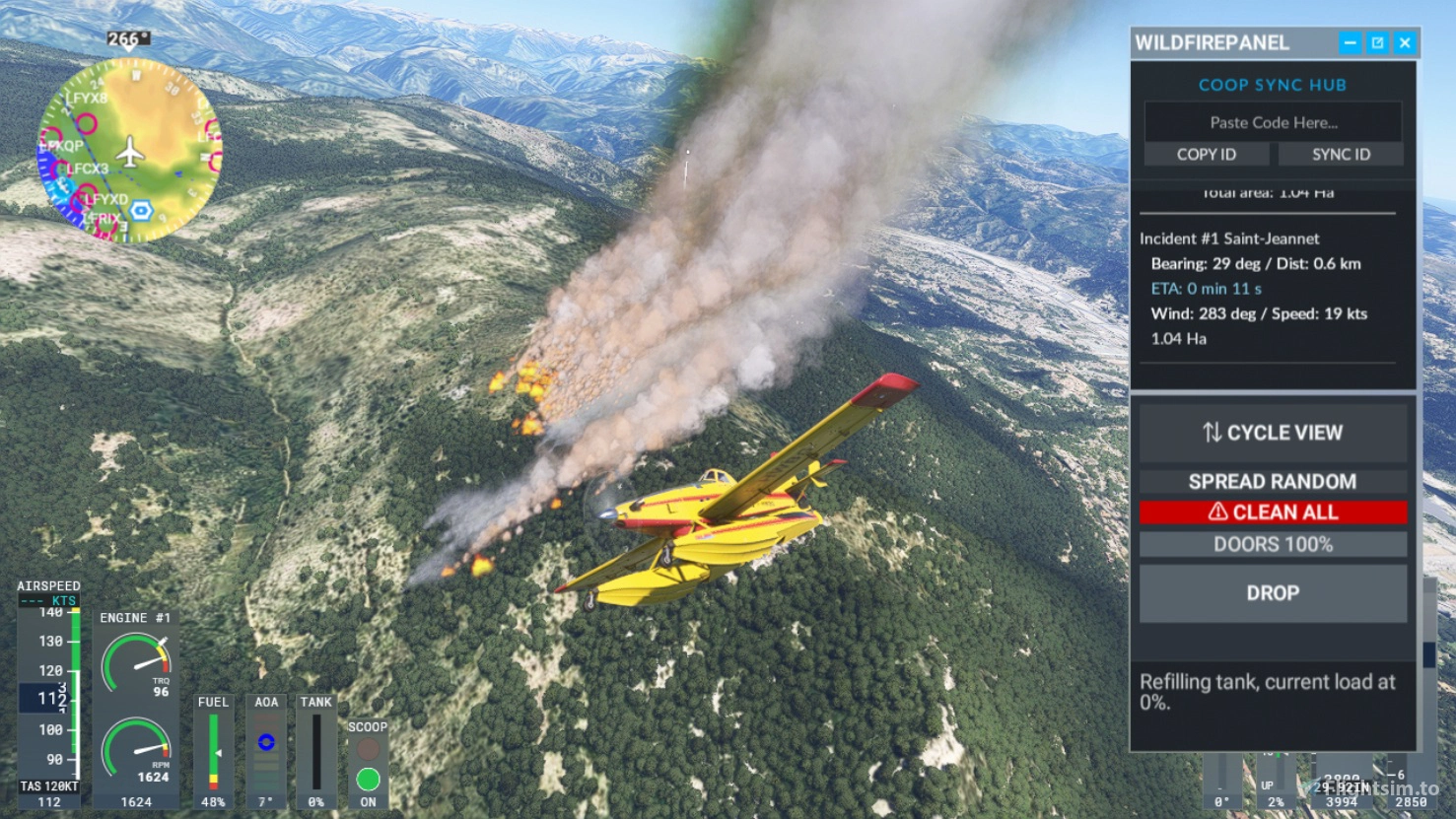This screenshot has height=819, width=1456.
Task: Minimize the Wildfire panel window
Action: [x=1350, y=42]
